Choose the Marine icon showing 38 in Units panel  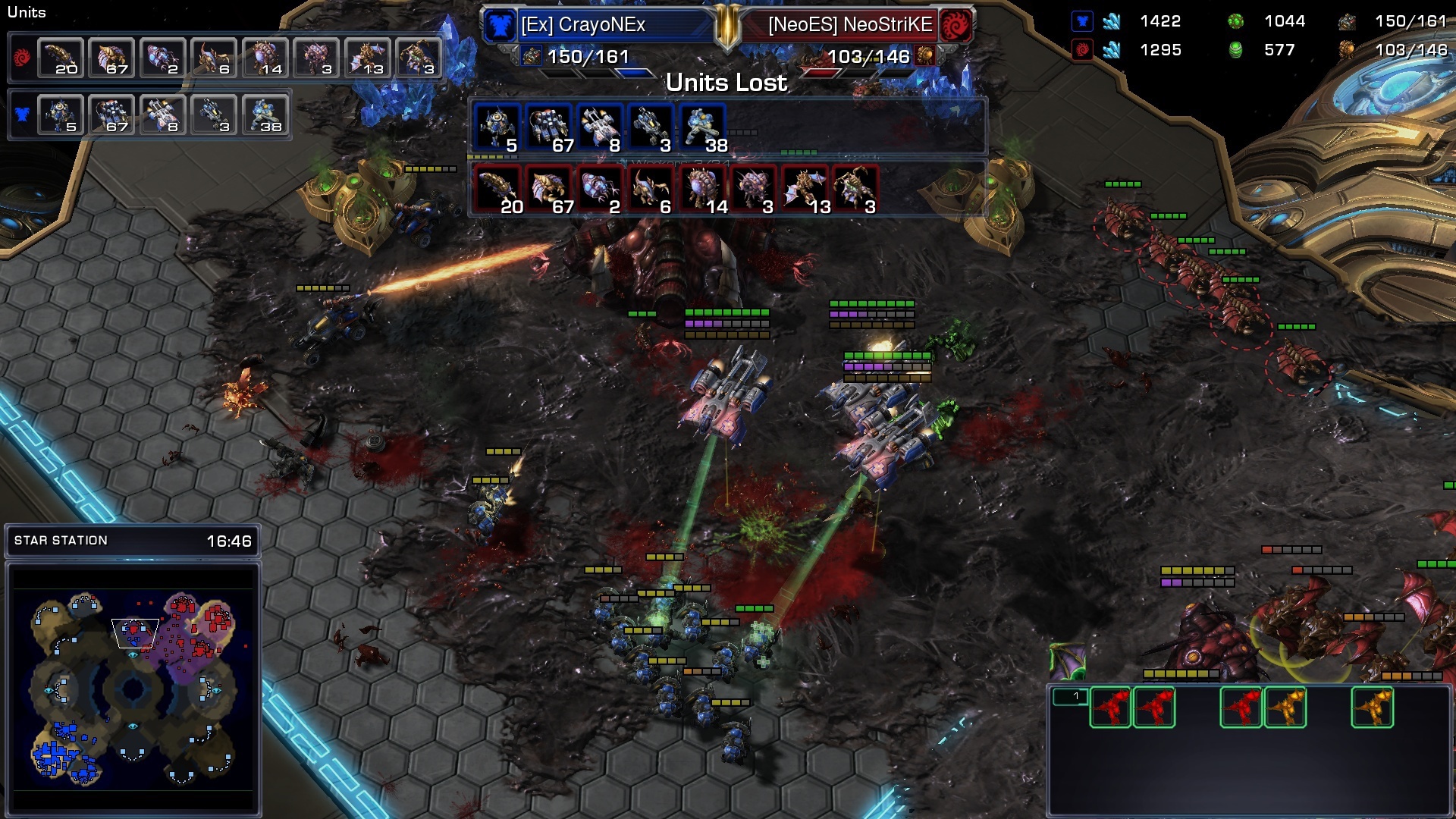click(265, 115)
